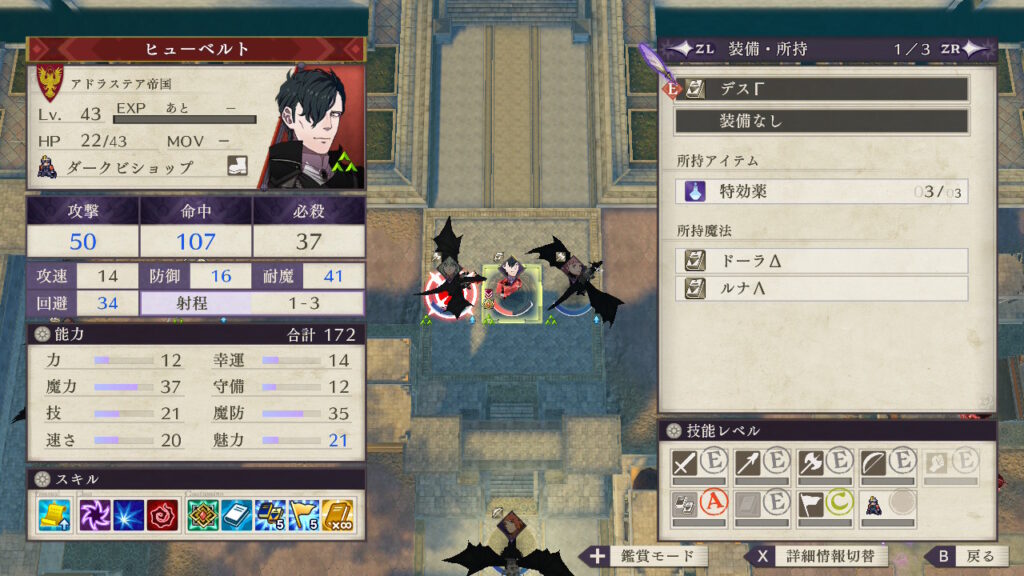Select the equipped デスΓ spell row
Viewport: 1024px width, 576px height.
[x=821, y=89]
